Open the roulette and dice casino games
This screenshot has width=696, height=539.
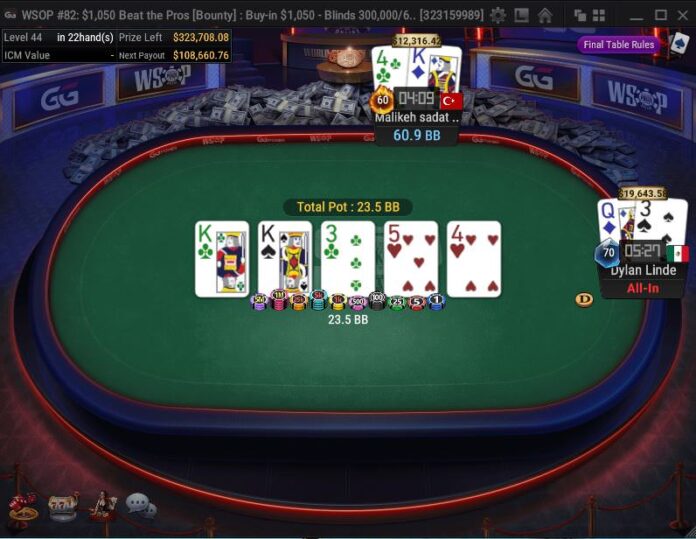pos(23,506)
